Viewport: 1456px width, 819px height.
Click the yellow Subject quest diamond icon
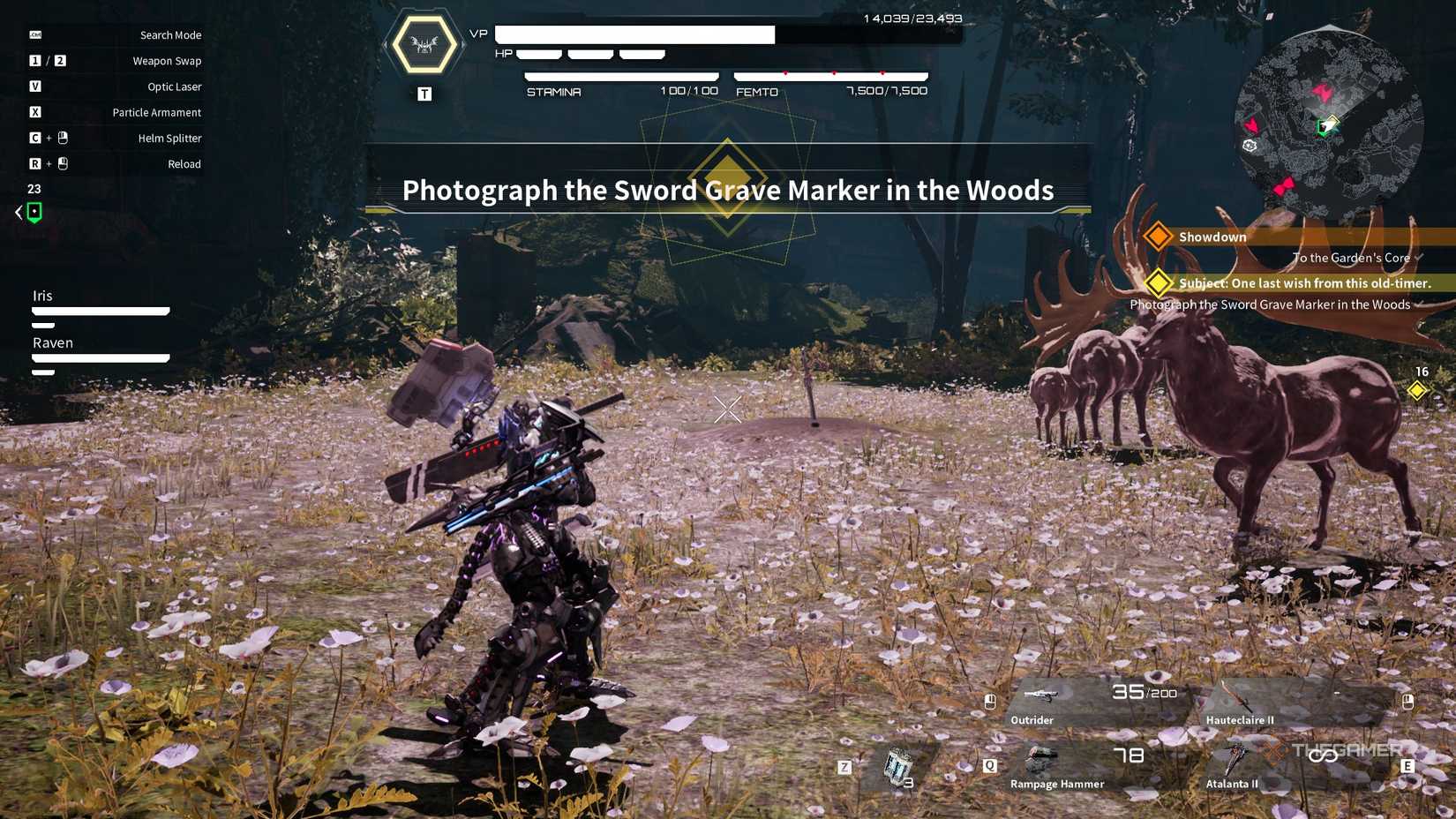tap(1159, 283)
